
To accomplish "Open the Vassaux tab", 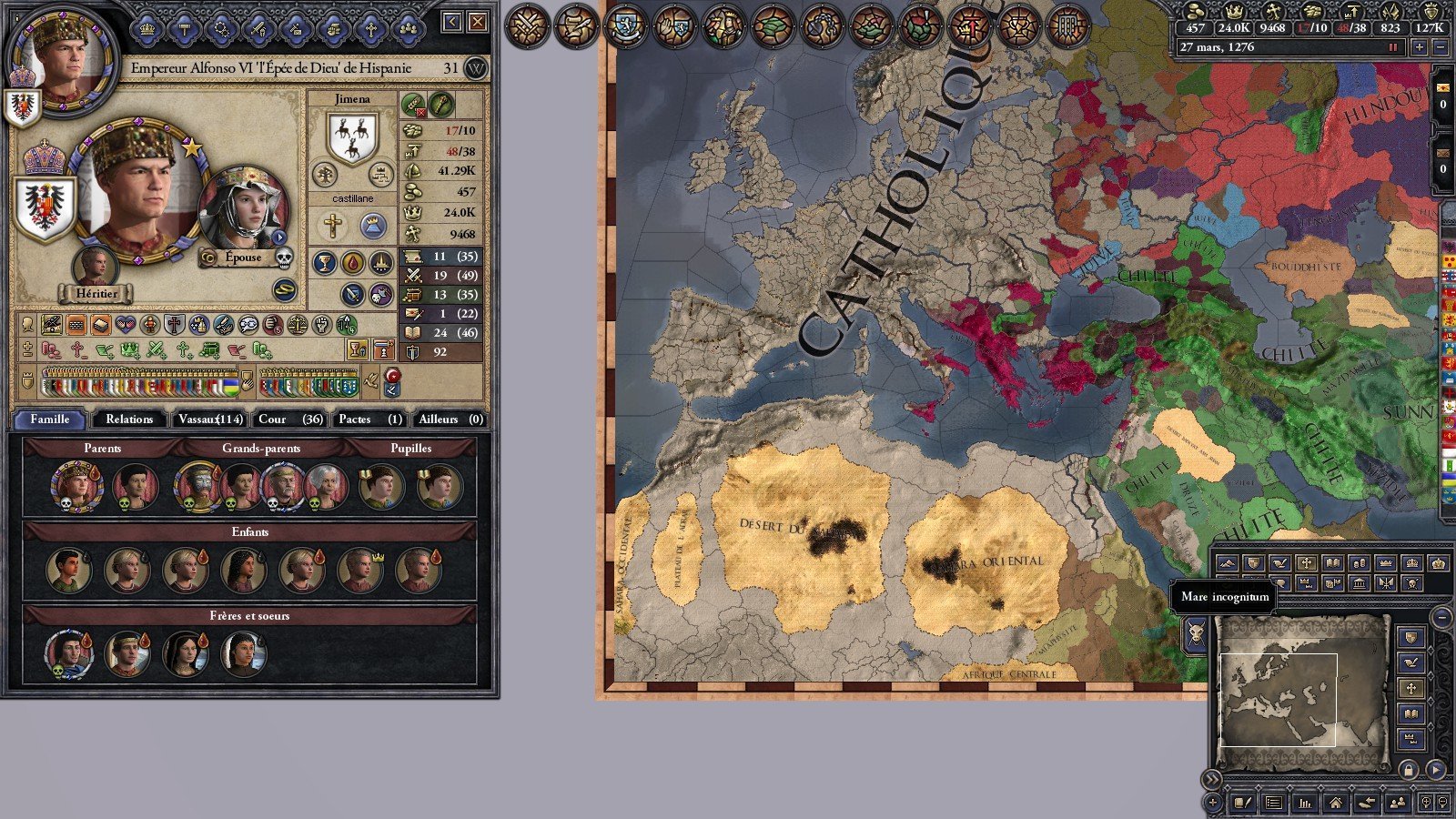I will 210,419.
